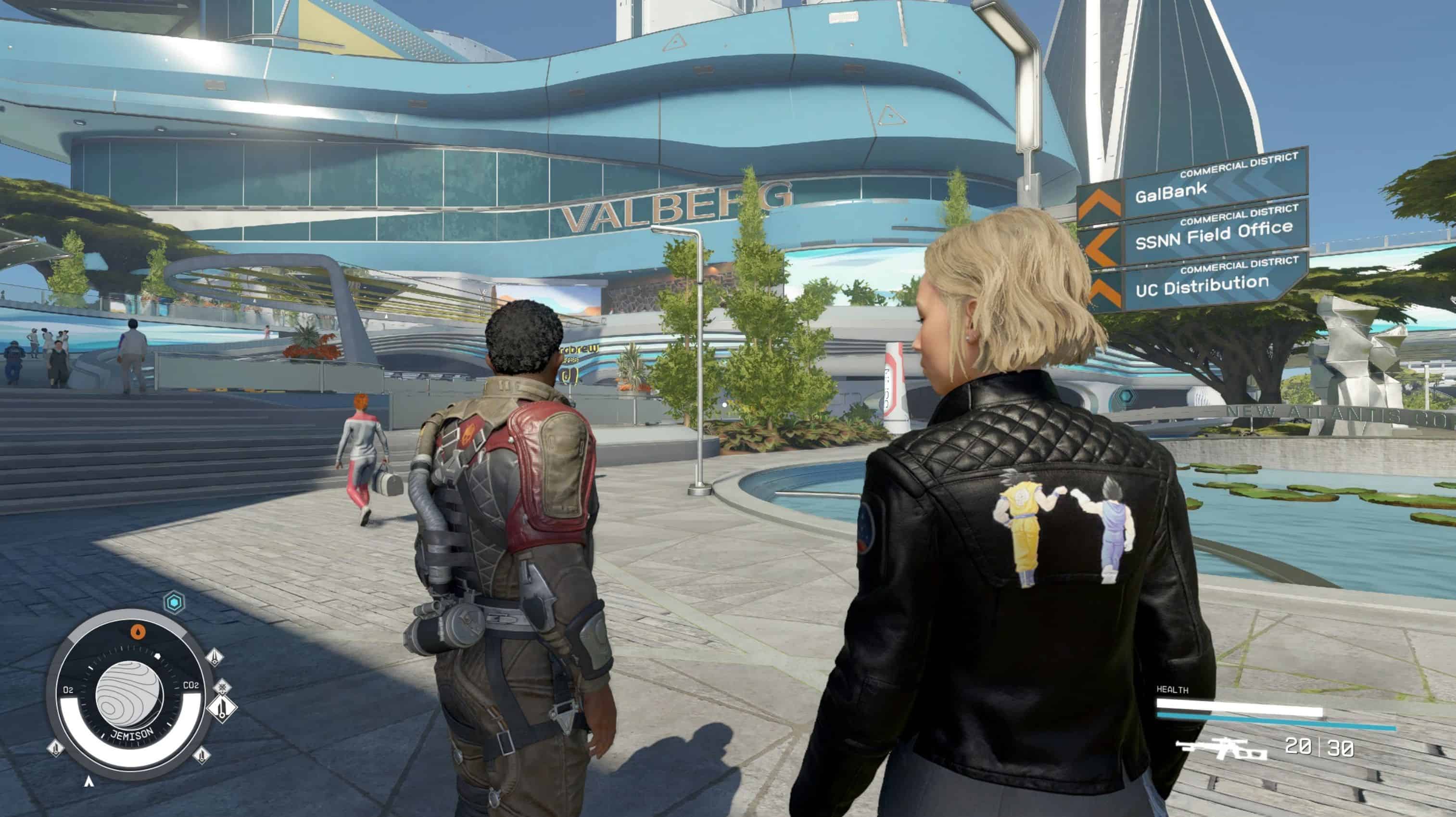This screenshot has height=817, width=1456.
Task: Click the white arrow below the compass
Action: pos(88,781)
